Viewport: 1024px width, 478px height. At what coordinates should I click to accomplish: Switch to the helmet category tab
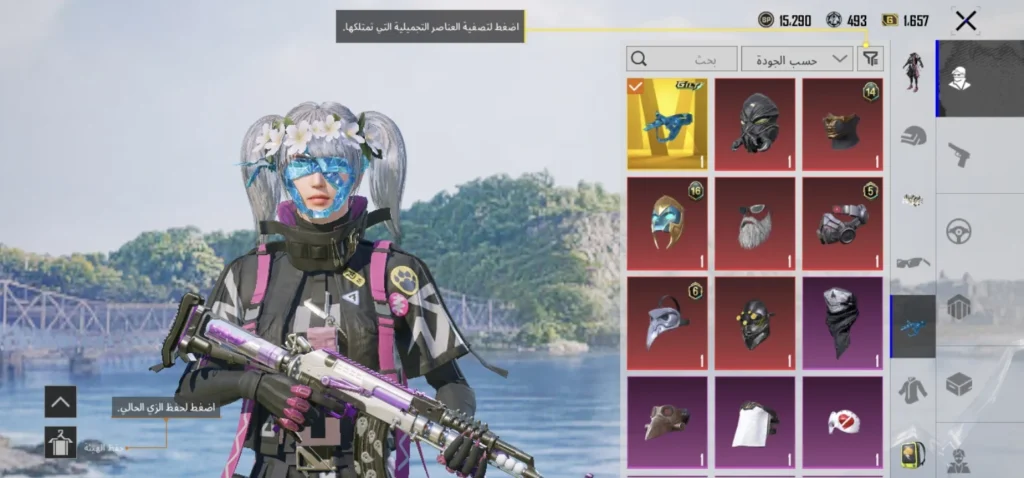913,135
